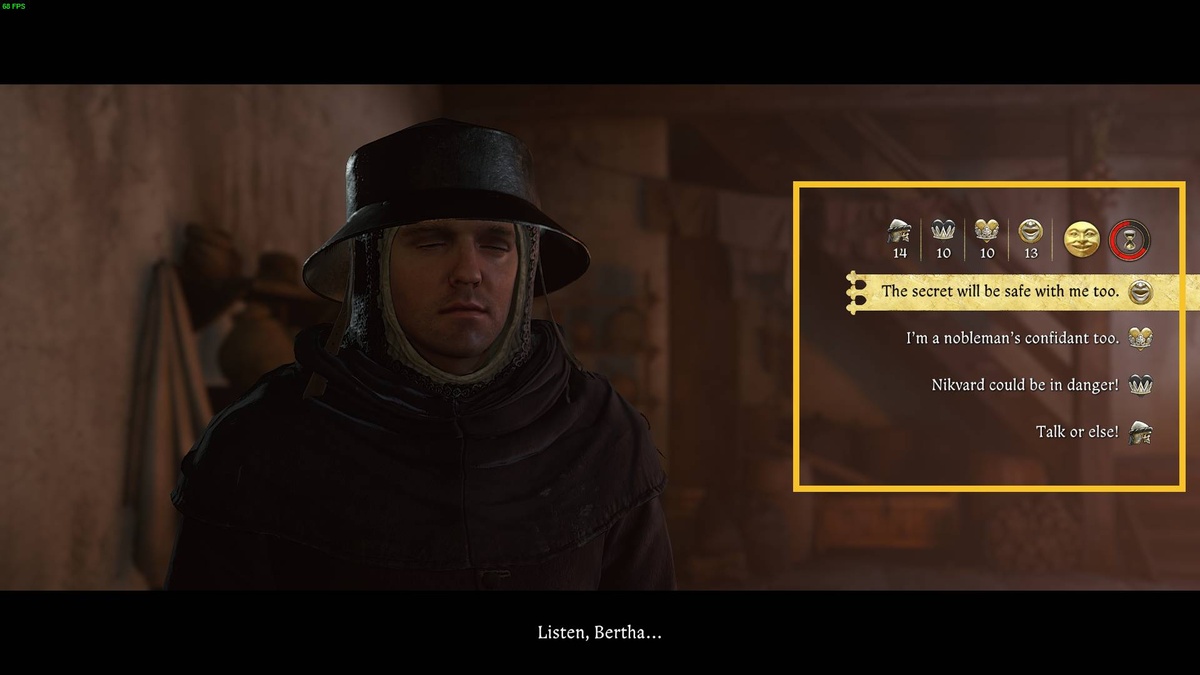Choose the "Talk or else!" threat option
This screenshot has width=1200, height=675.
[x=1077, y=432]
